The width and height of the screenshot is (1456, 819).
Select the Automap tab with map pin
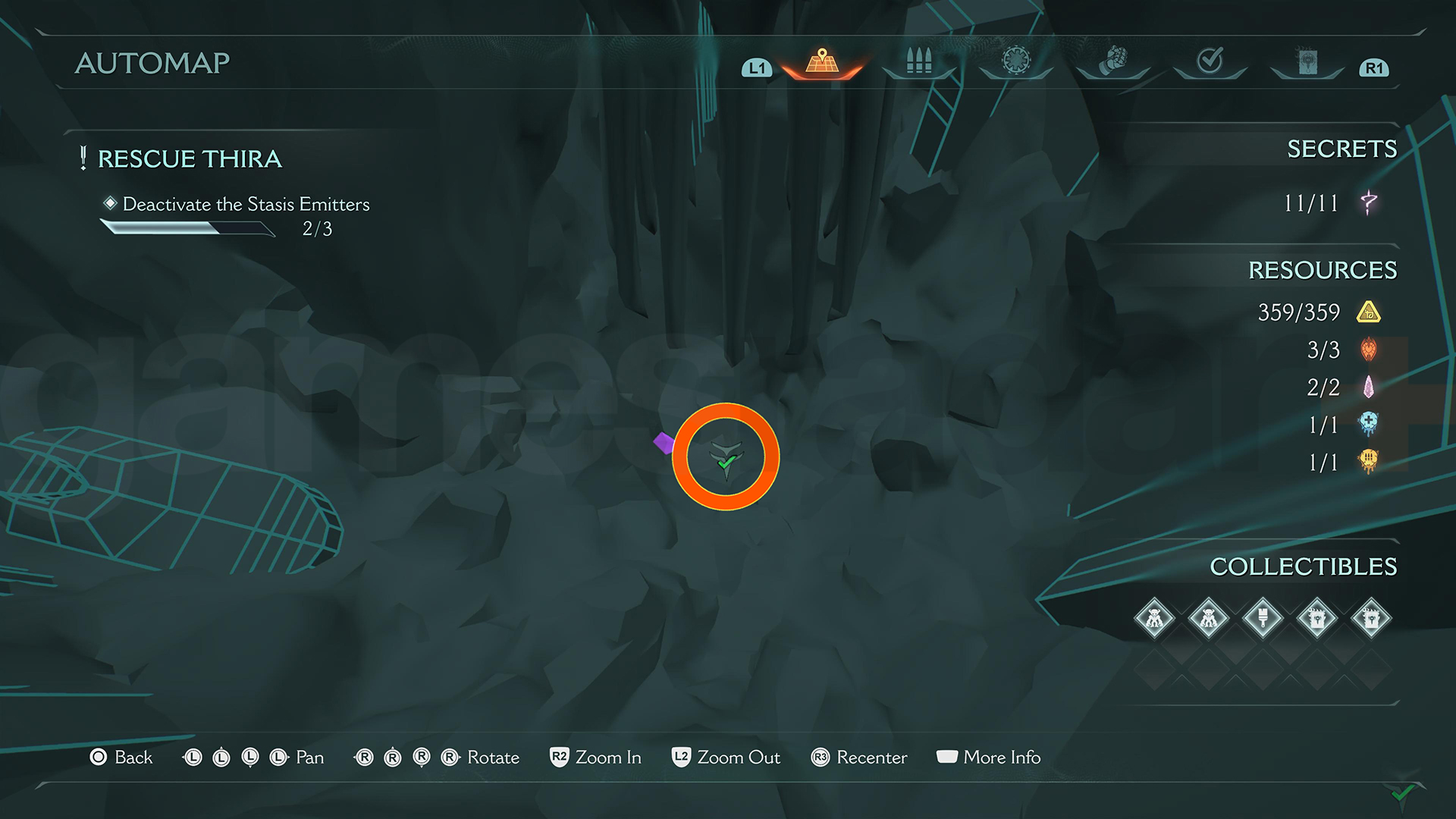822,61
